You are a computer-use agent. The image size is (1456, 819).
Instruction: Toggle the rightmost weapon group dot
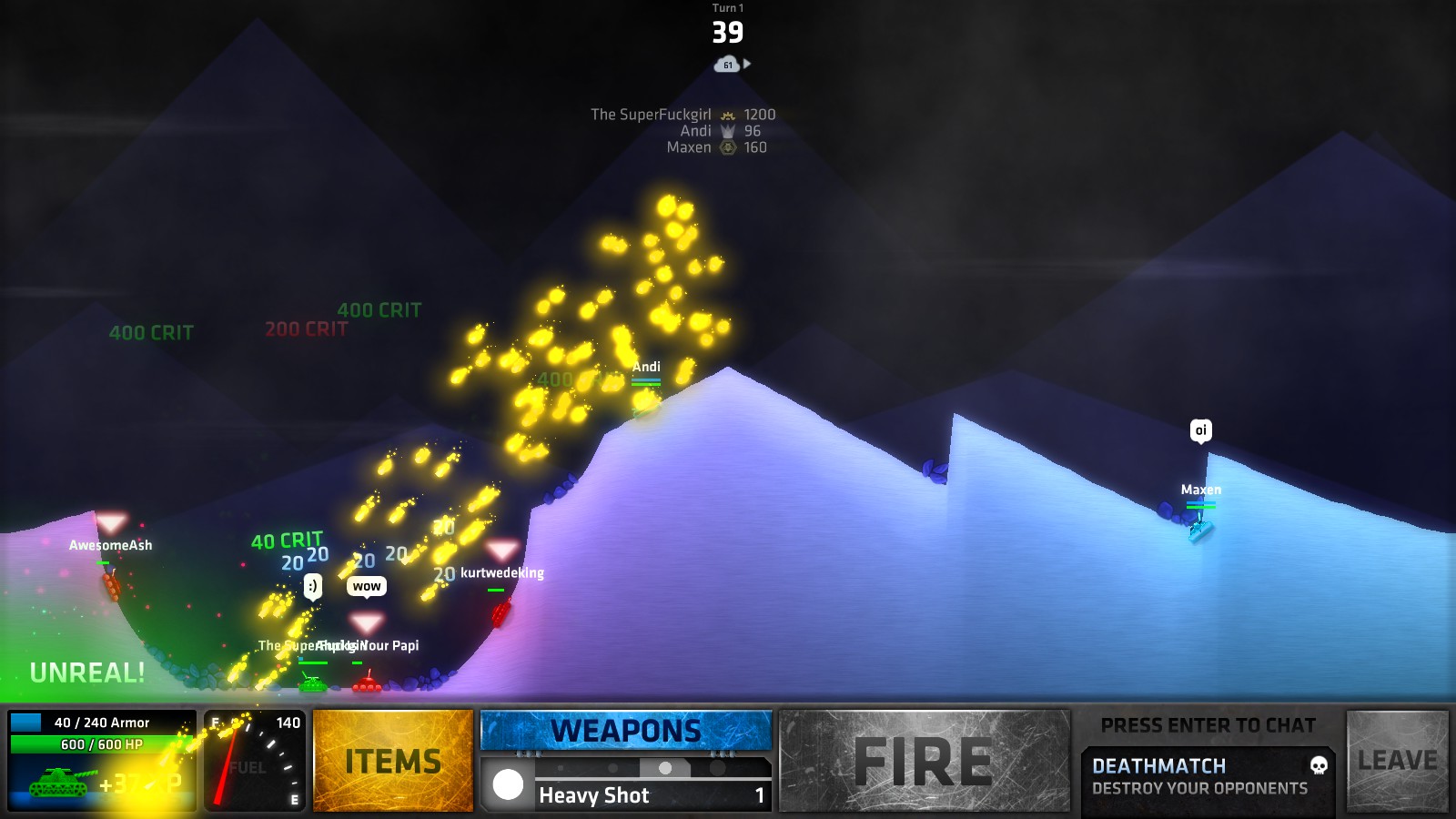pos(717,769)
